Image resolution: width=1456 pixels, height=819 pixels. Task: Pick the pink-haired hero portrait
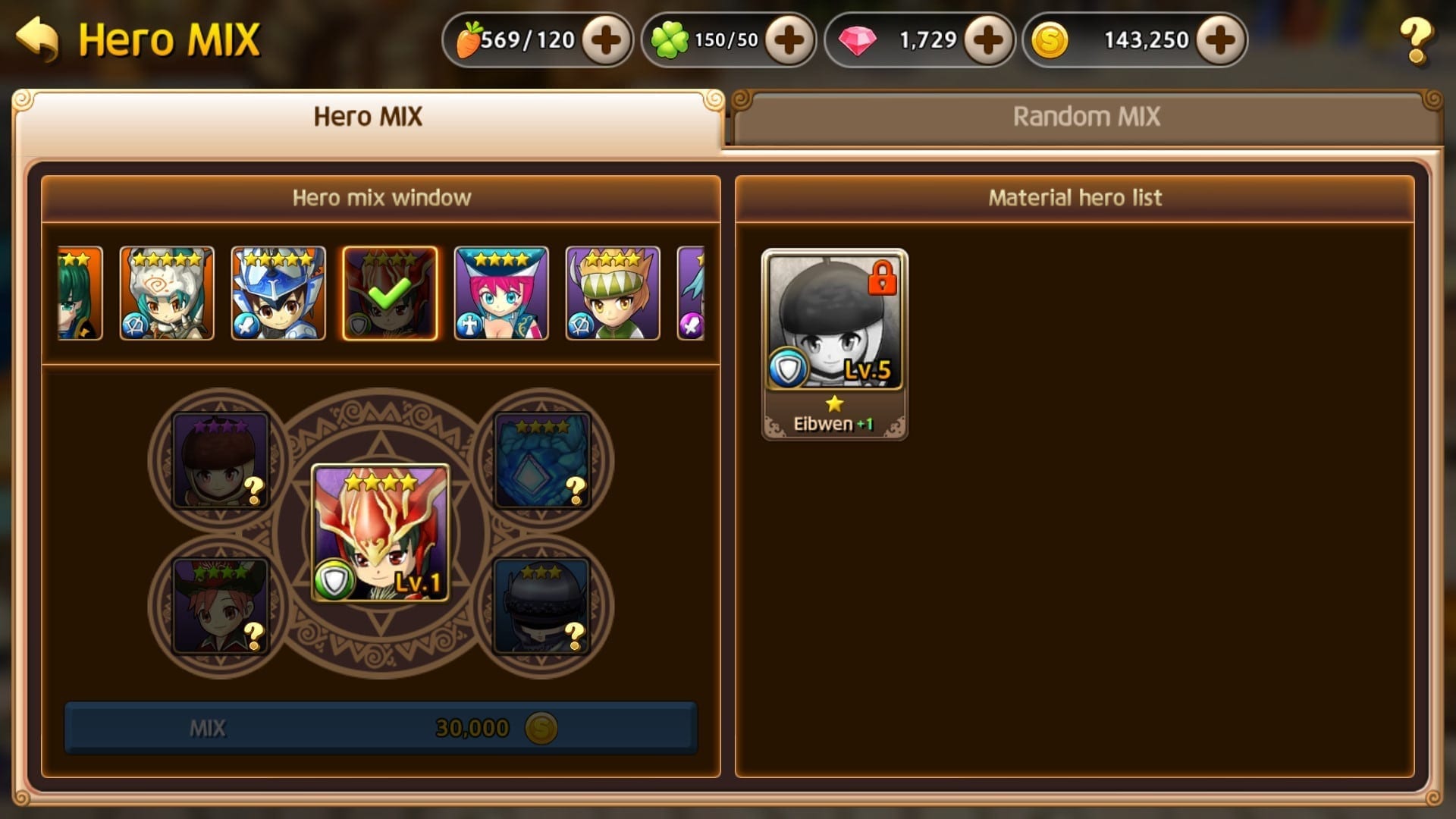click(x=501, y=293)
